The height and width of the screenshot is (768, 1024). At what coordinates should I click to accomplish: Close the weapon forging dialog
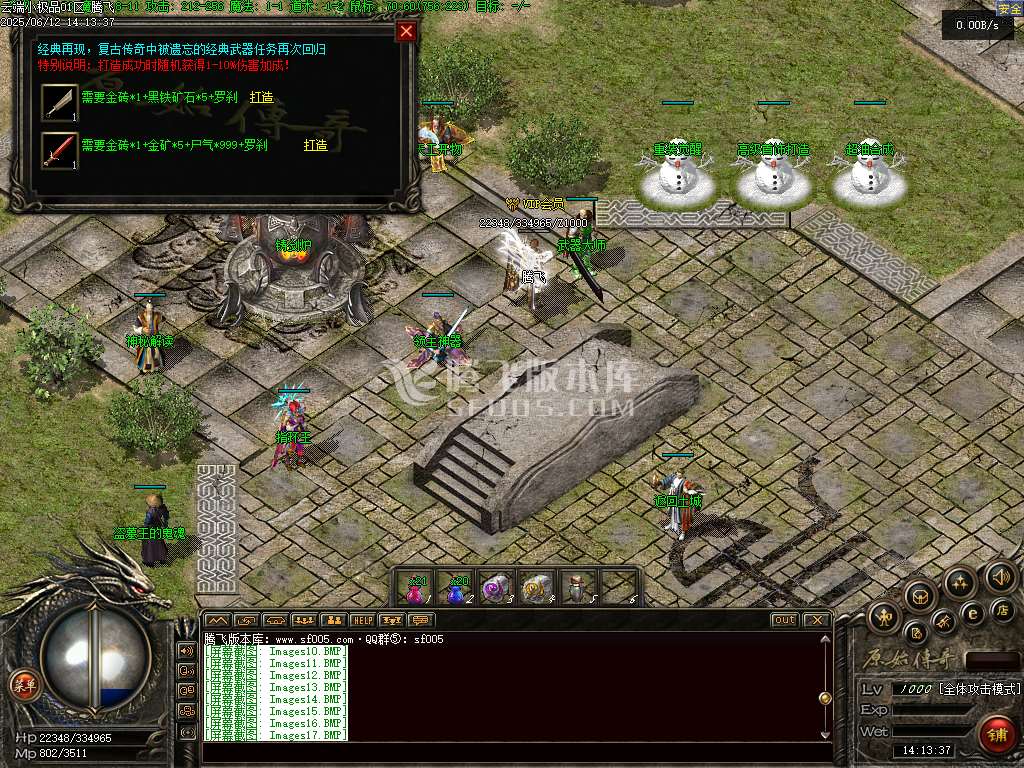point(406,31)
